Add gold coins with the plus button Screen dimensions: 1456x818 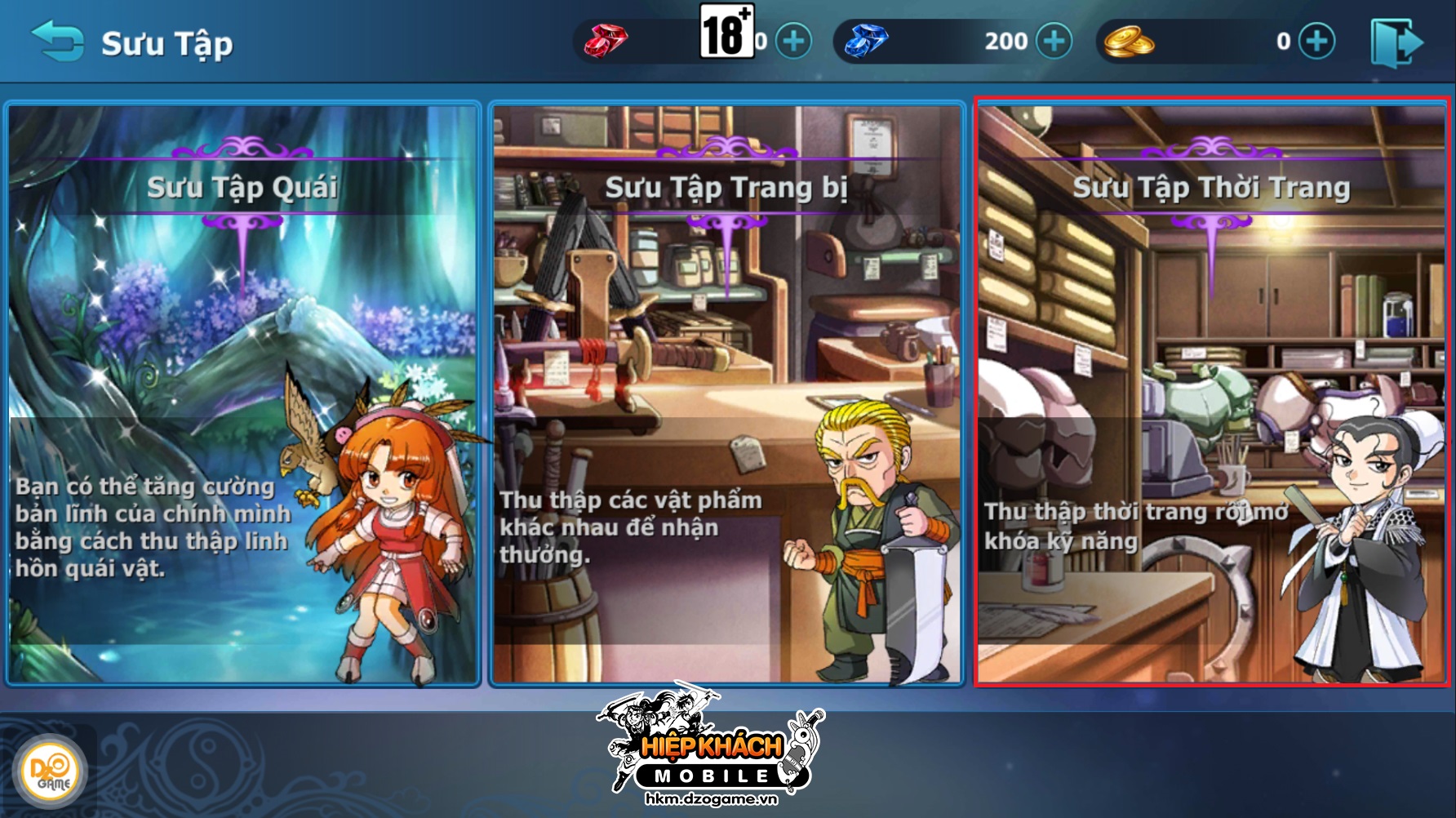click(x=1316, y=41)
